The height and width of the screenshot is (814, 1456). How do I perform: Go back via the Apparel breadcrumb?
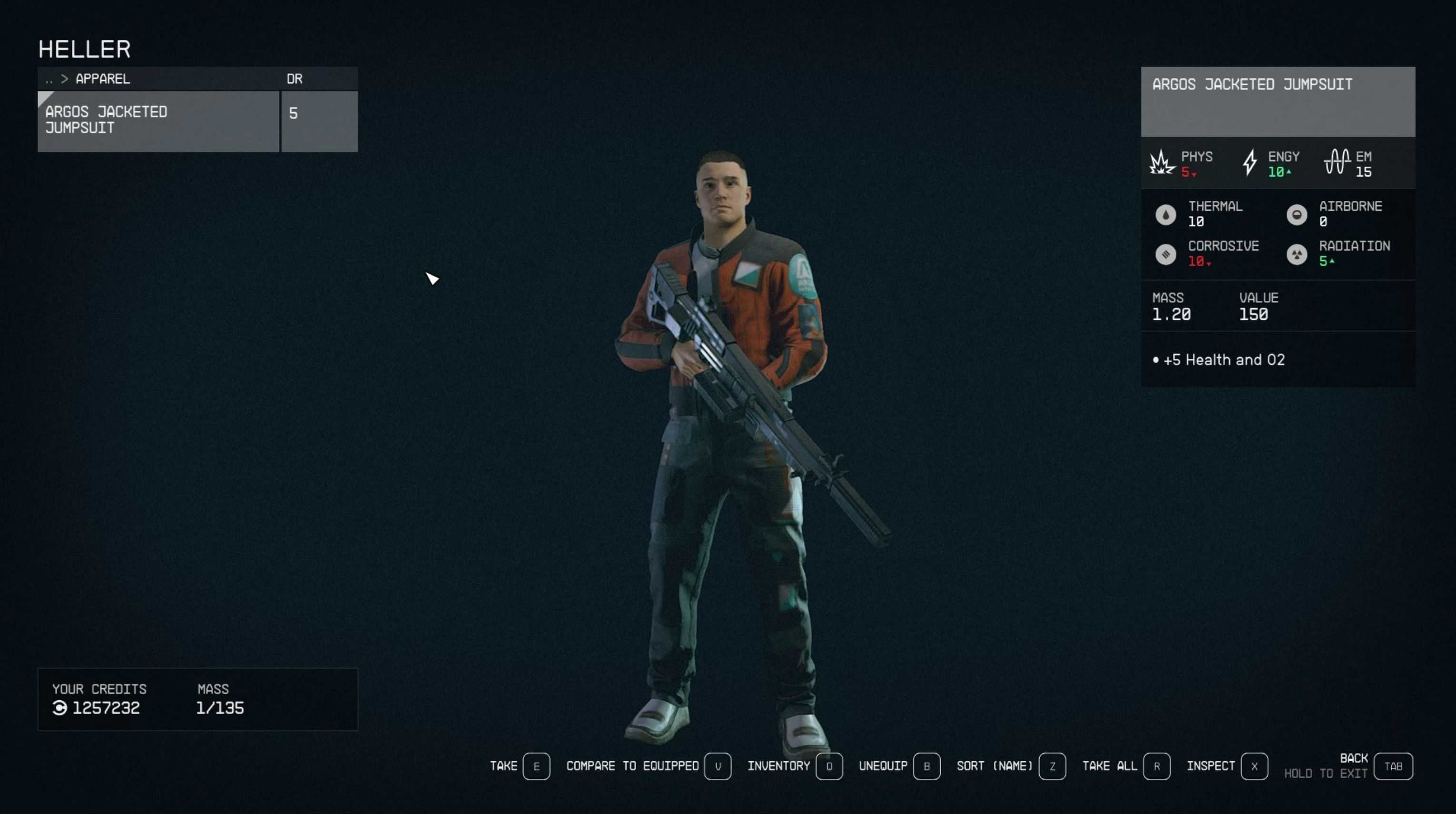pos(102,79)
